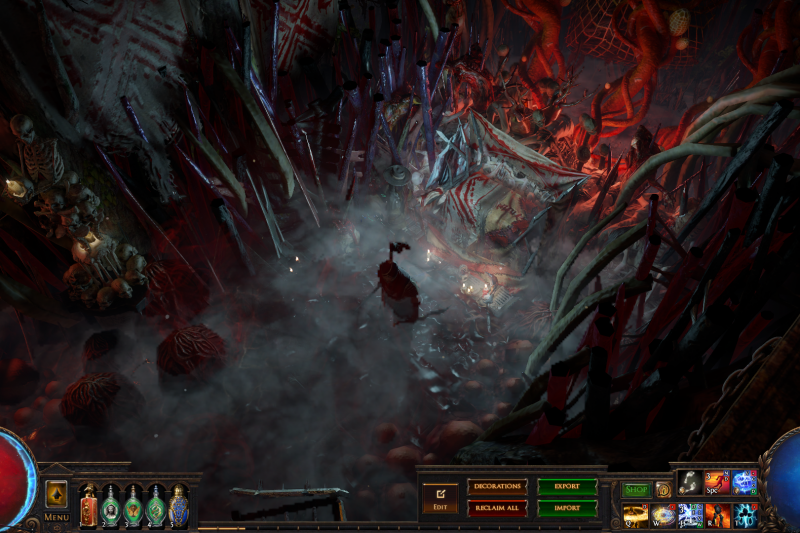
Task: Open the Menu with the arrow icon
Action: [57, 494]
